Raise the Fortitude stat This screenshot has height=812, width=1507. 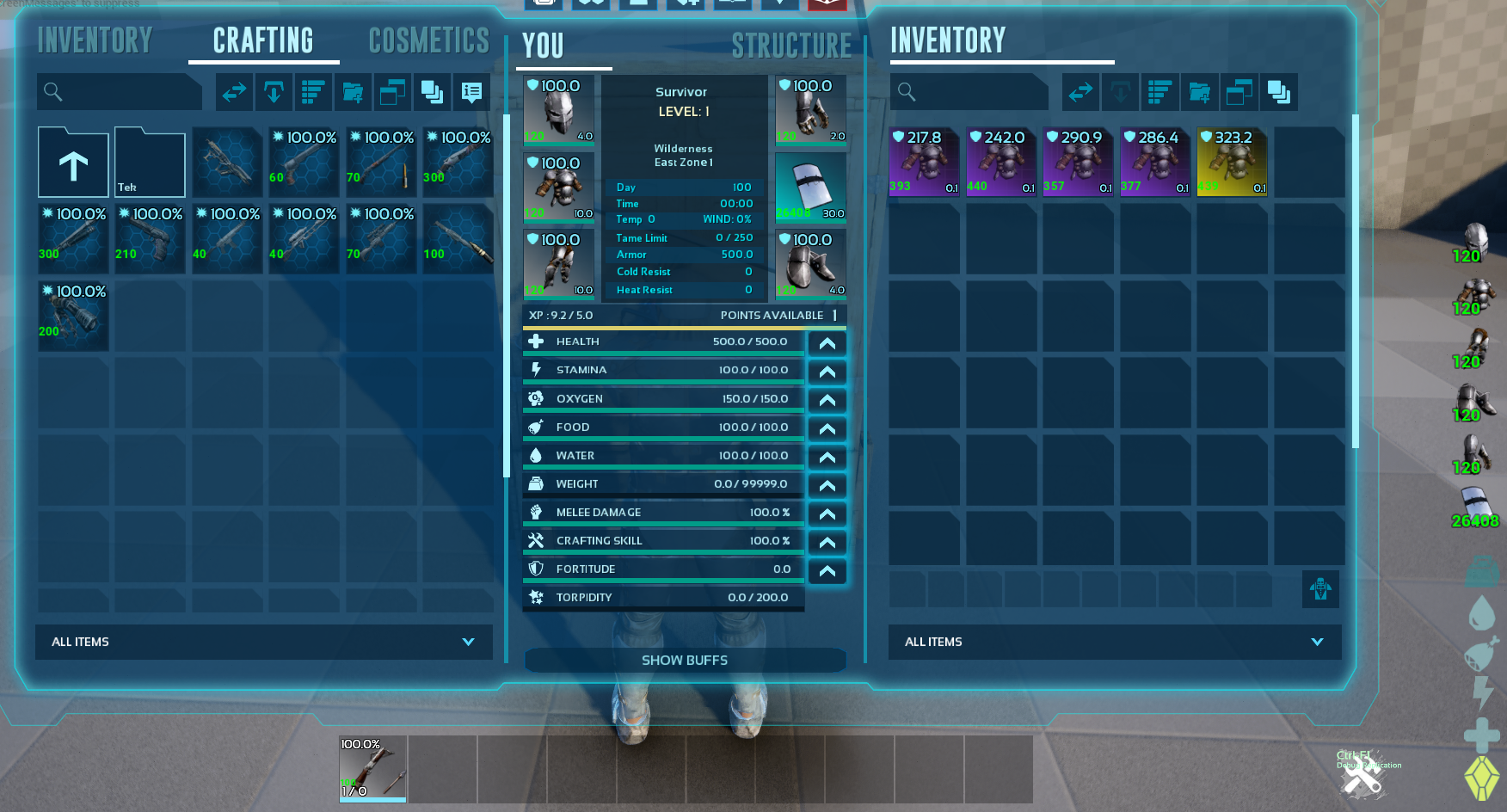827,571
